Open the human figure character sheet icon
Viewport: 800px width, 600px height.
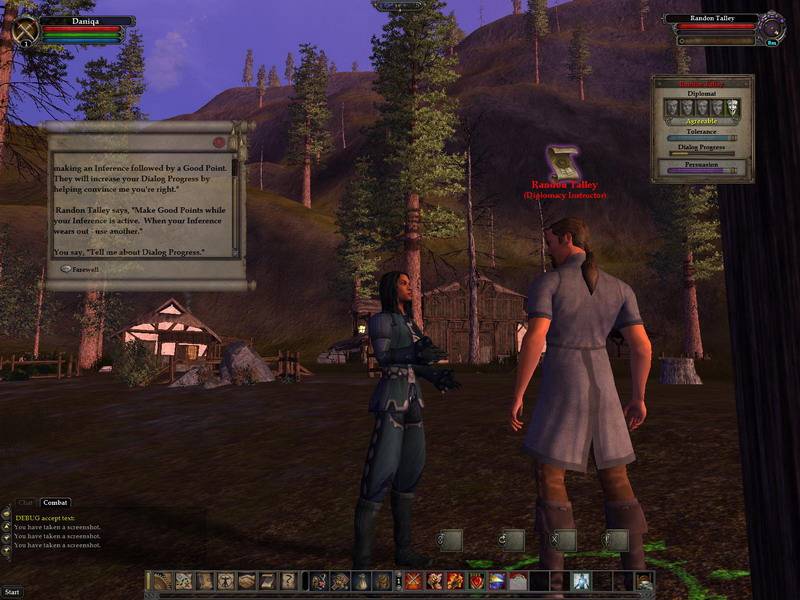click(x=226, y=581)
